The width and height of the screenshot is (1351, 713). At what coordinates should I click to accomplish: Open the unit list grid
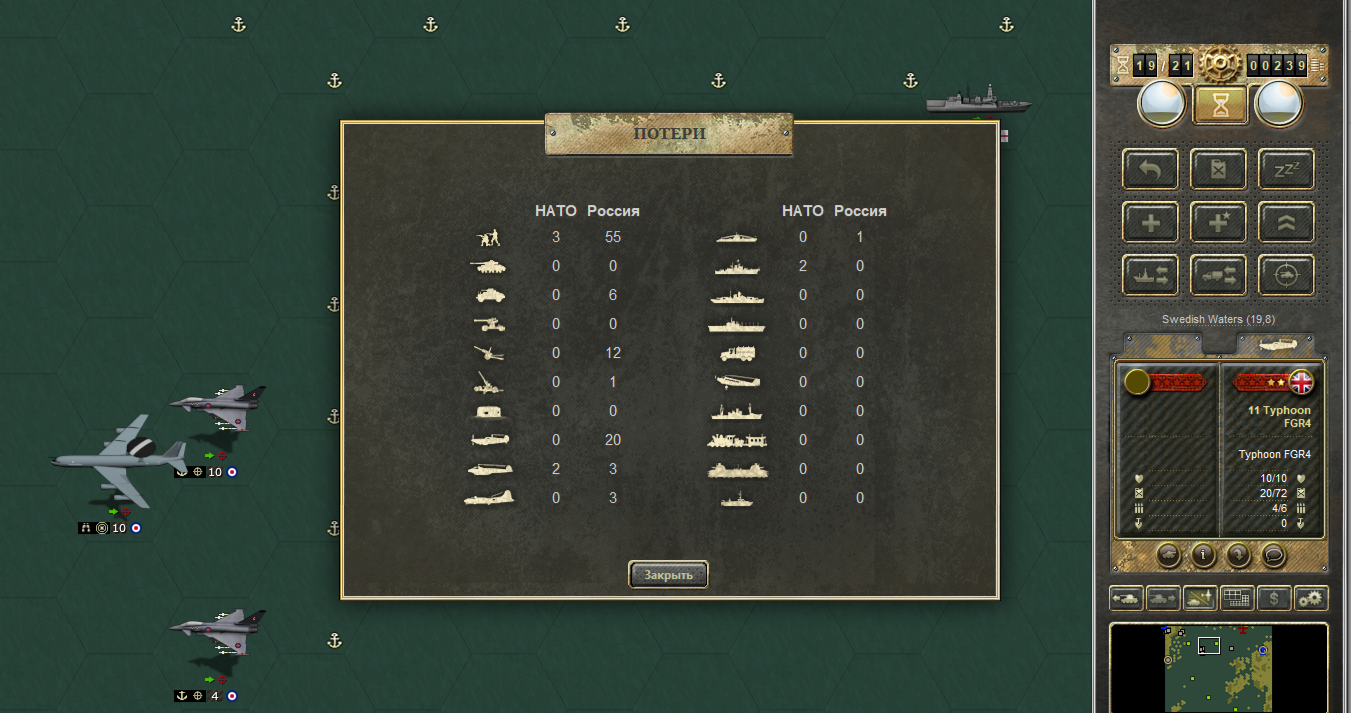(x=1238, y=598)
